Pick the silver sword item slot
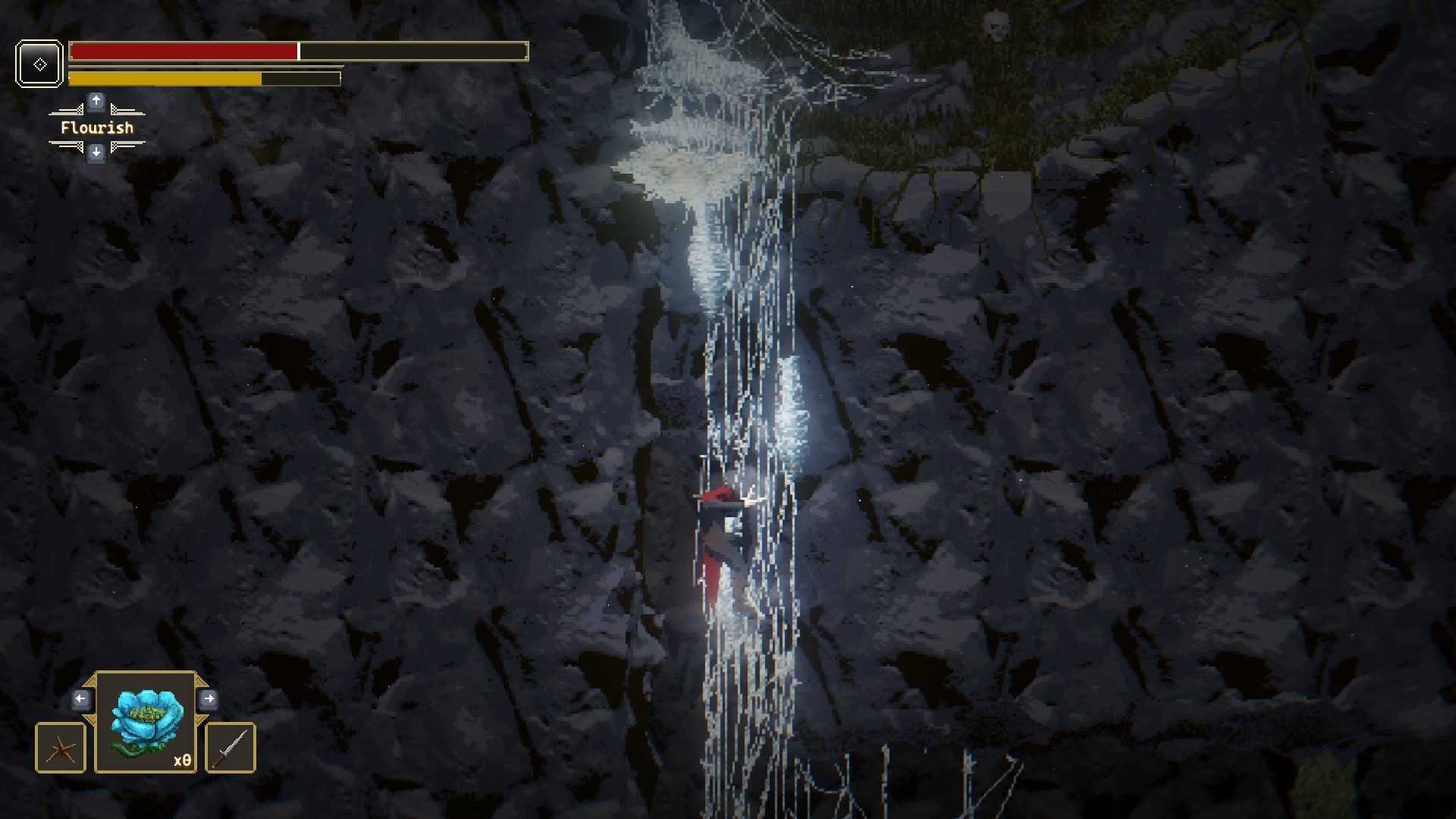Viewport: 1456px width, 819px height. click(231, 748)
